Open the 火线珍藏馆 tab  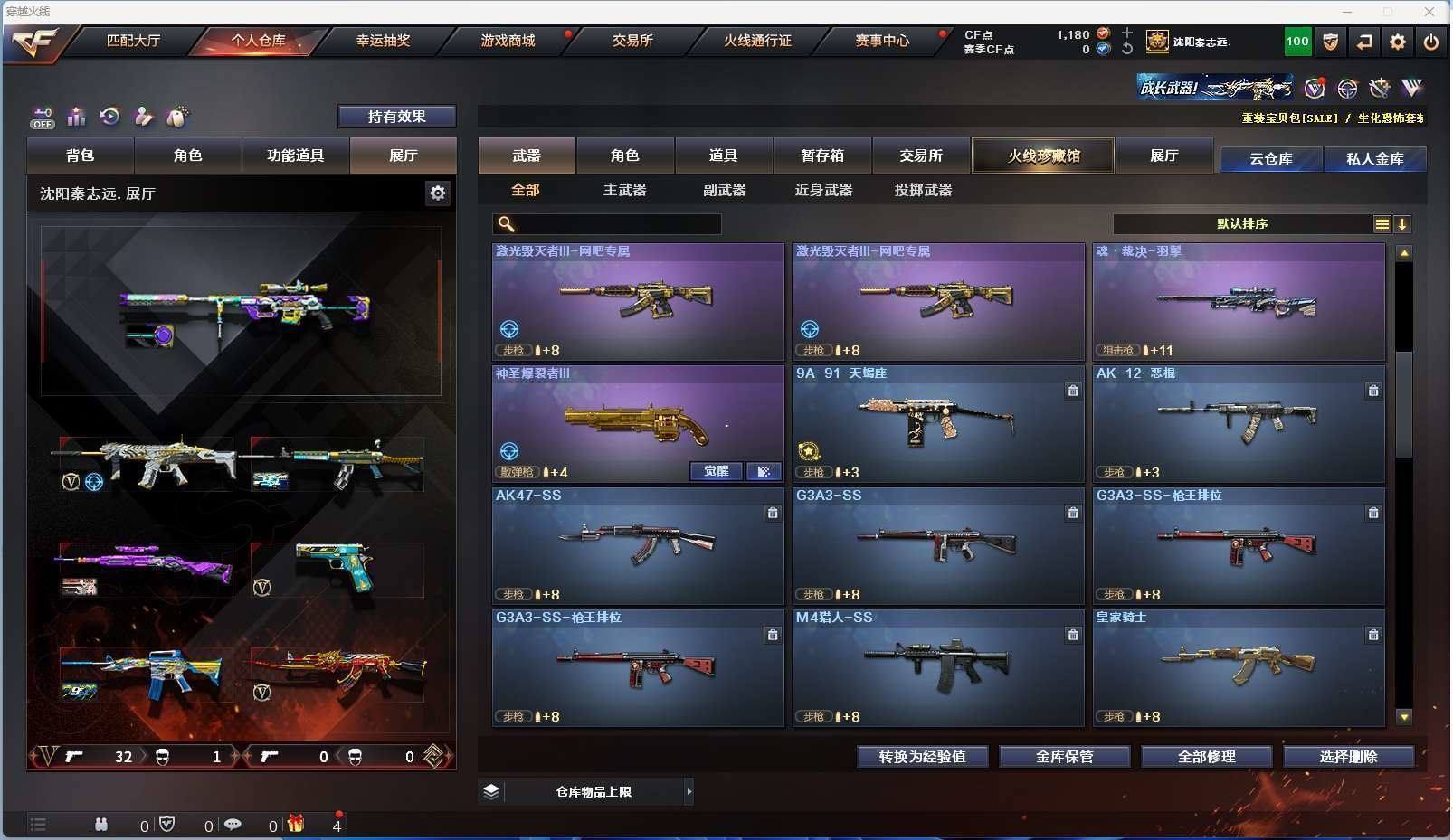[1043, 156]
